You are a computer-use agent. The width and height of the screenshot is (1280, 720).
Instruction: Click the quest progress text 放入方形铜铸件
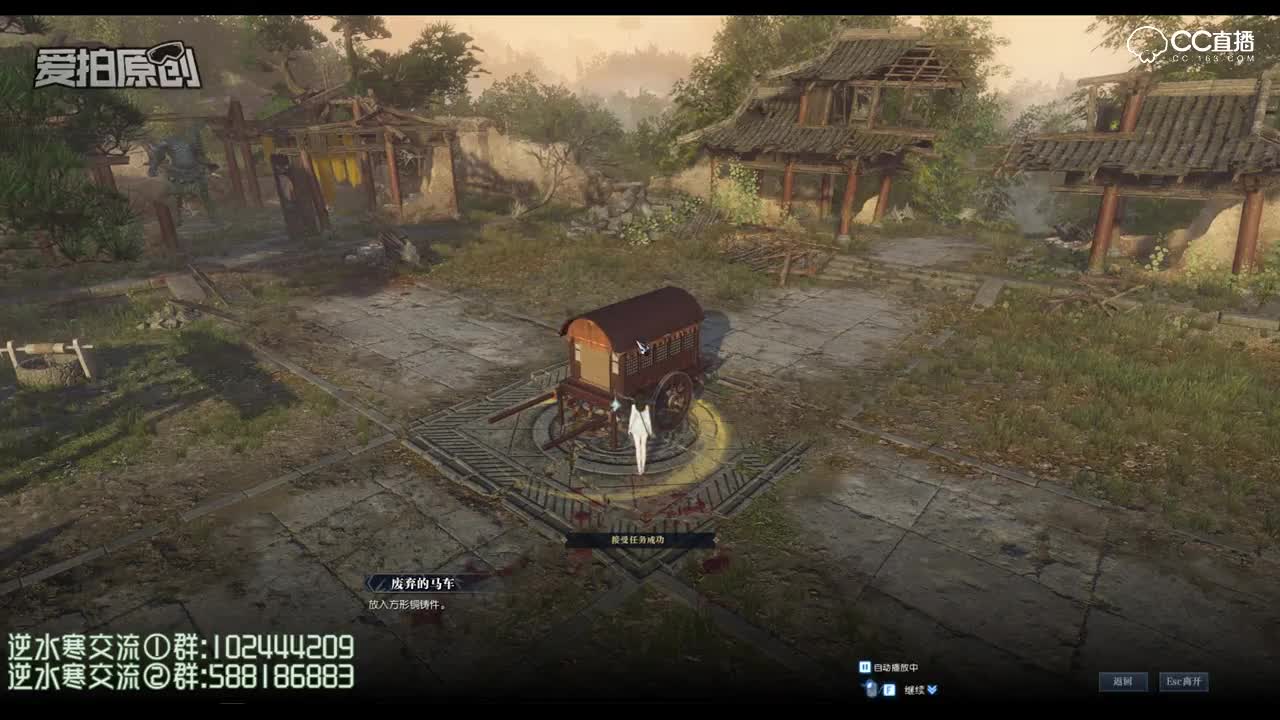(403, 604)
